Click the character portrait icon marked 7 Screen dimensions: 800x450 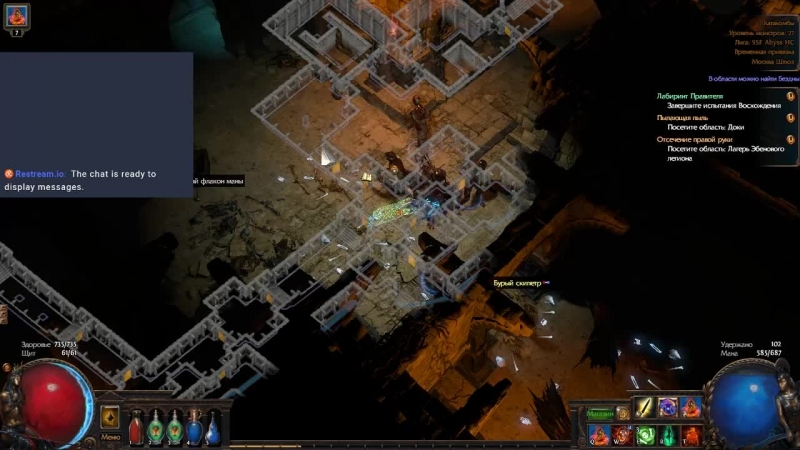pos(17,17)
